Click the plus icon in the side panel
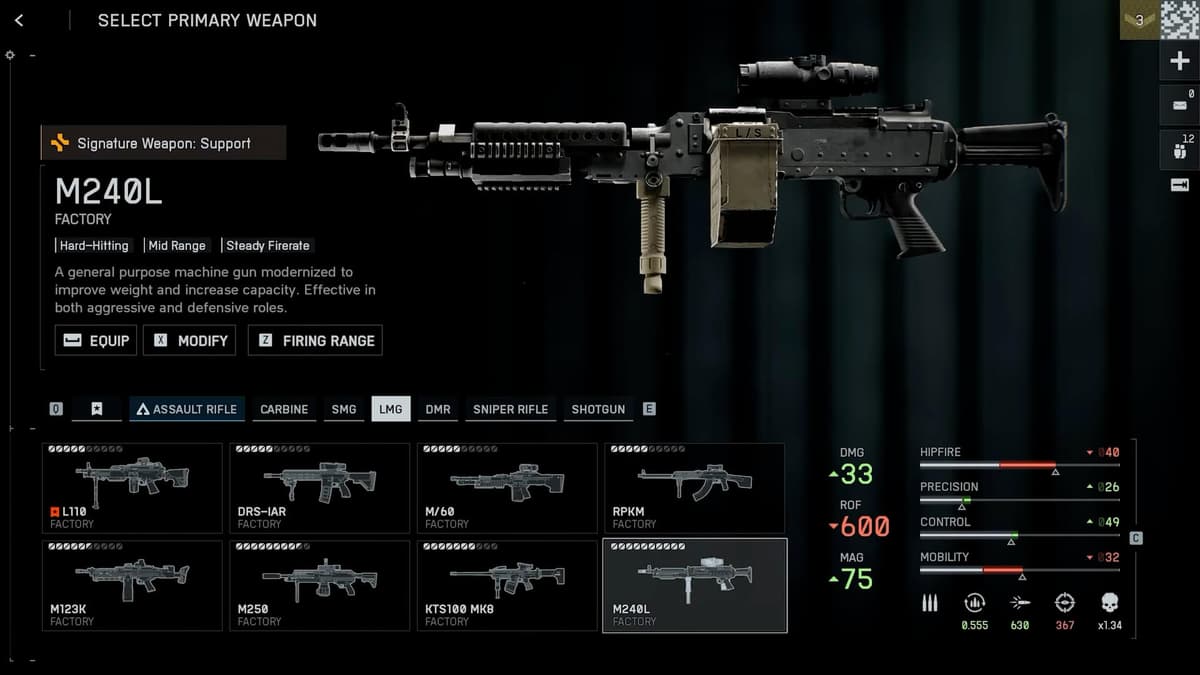This screenshot has width=1200, height=675. (1179, 62)
